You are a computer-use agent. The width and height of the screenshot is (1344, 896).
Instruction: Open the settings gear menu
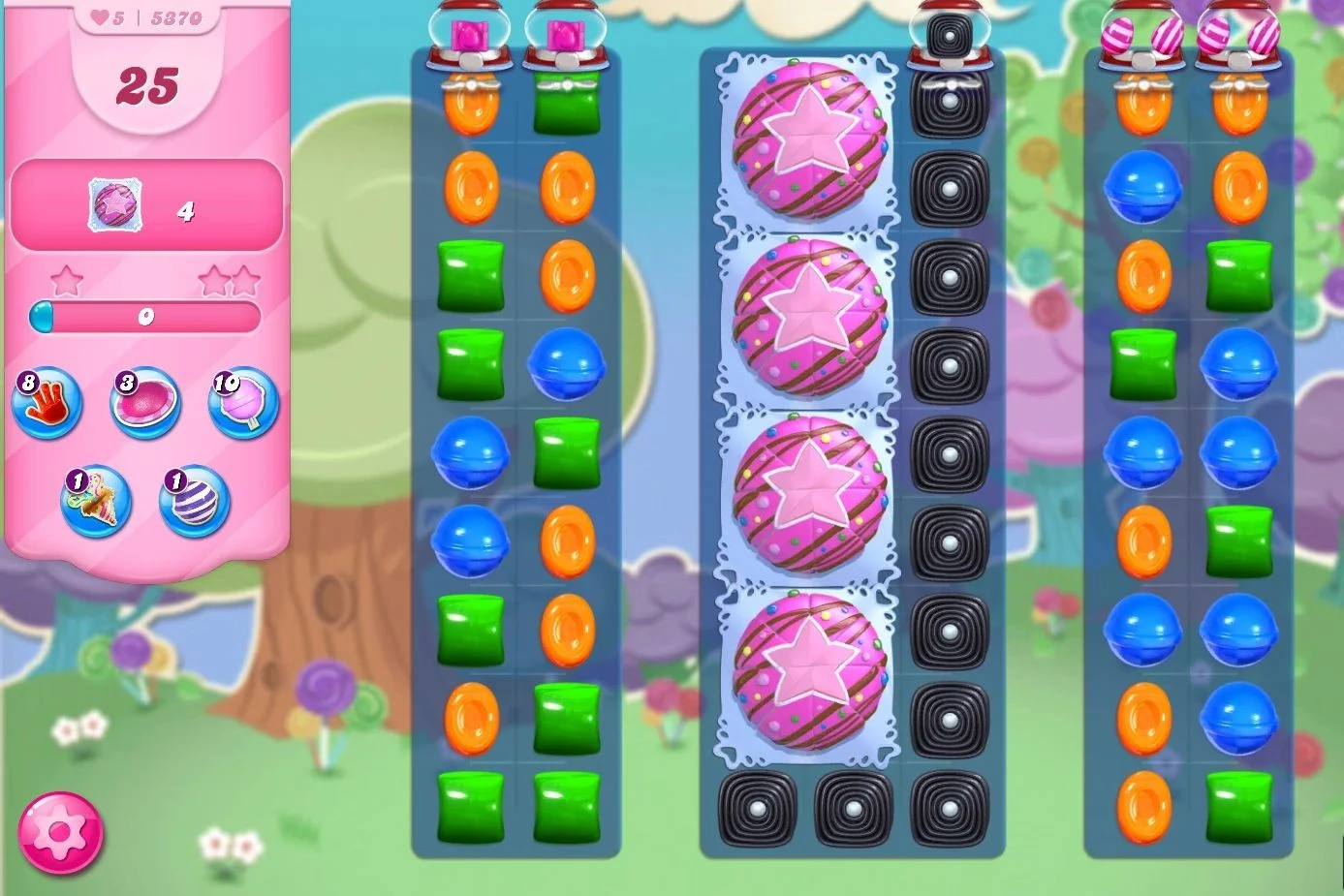tap(61, 833)
